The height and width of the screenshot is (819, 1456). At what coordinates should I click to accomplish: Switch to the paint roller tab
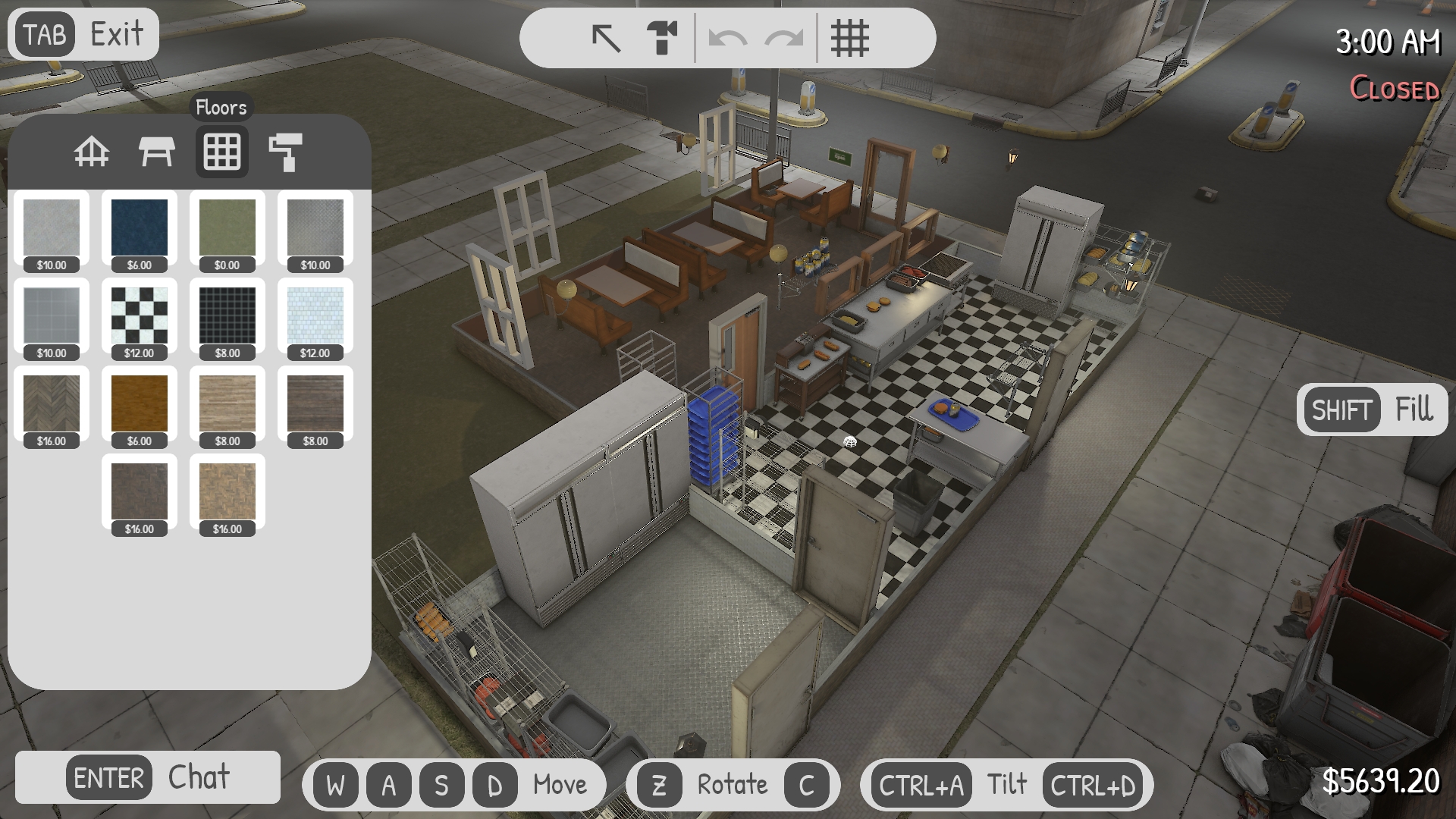(286, 152)
